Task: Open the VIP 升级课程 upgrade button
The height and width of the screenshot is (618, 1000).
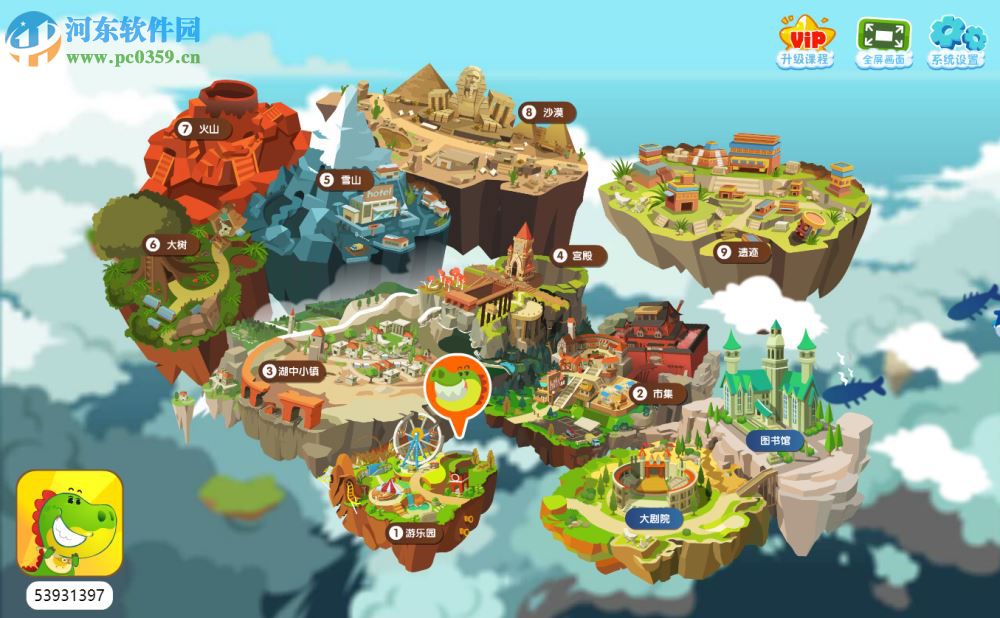Action: 805,41
